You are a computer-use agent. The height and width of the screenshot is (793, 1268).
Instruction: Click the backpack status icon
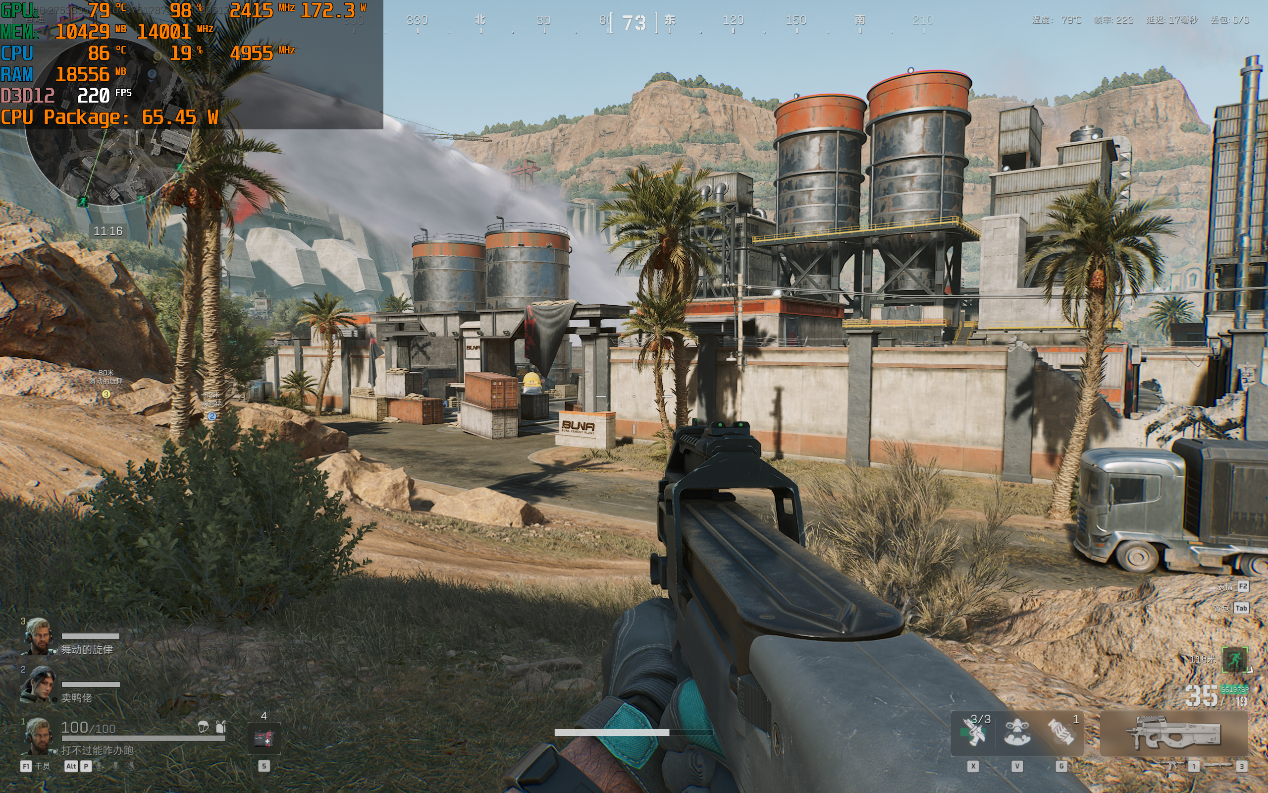coord(220,727)
